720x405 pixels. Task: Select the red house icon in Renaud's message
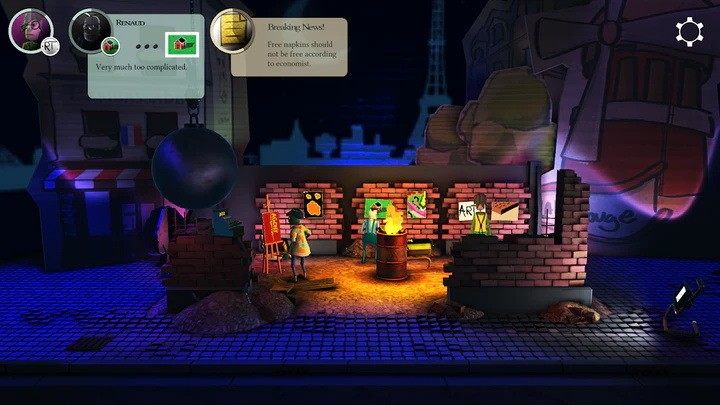click(183, 44)
